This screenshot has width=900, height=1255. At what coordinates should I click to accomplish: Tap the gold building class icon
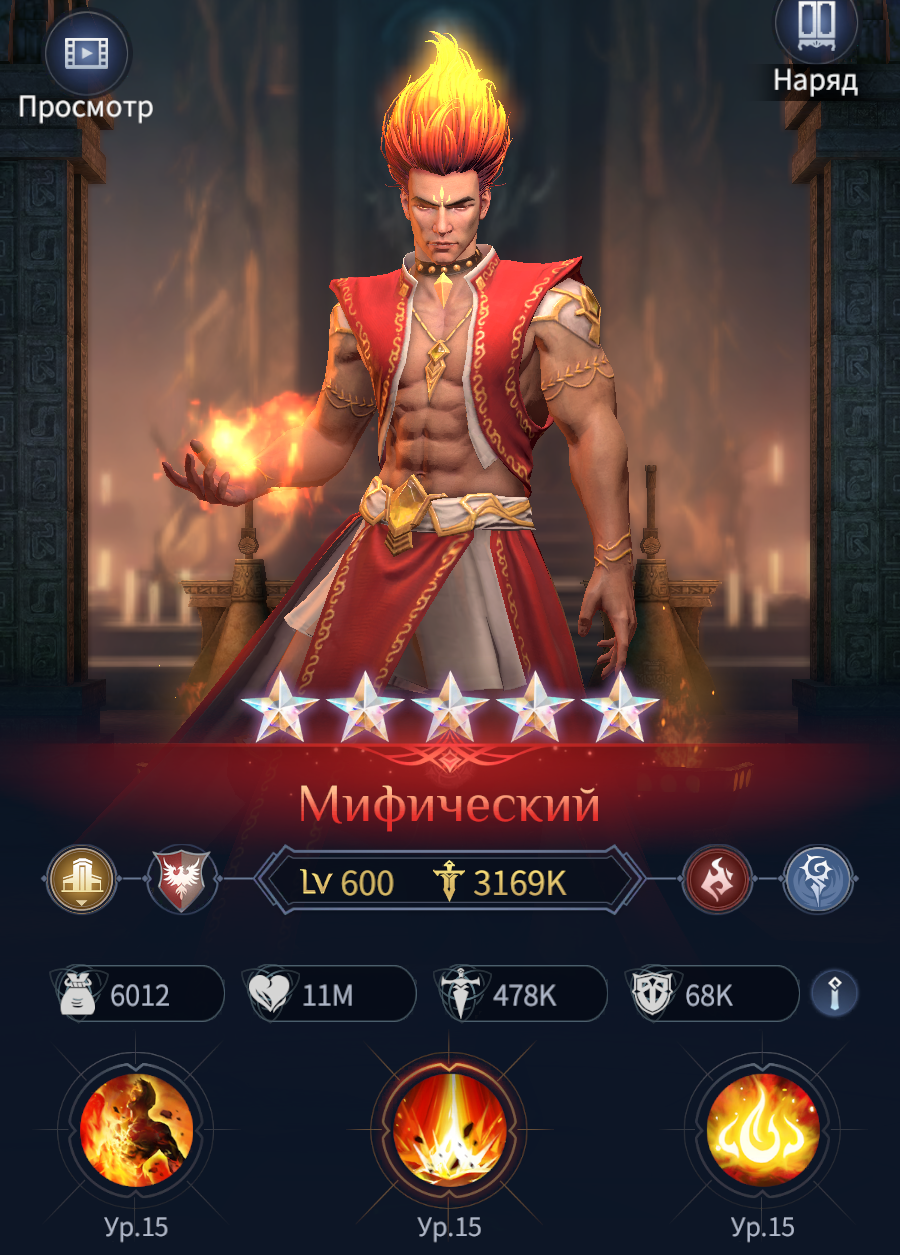pos(81,880)
